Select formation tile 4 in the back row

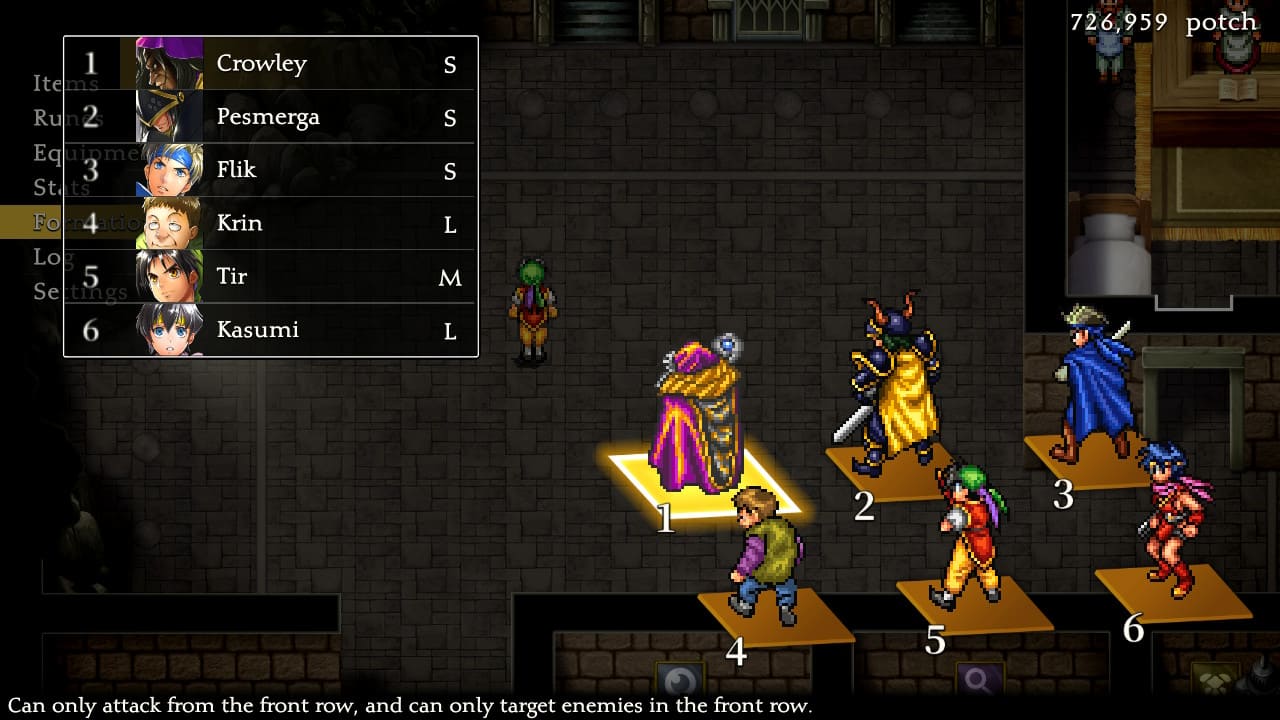tap(775, 612)
